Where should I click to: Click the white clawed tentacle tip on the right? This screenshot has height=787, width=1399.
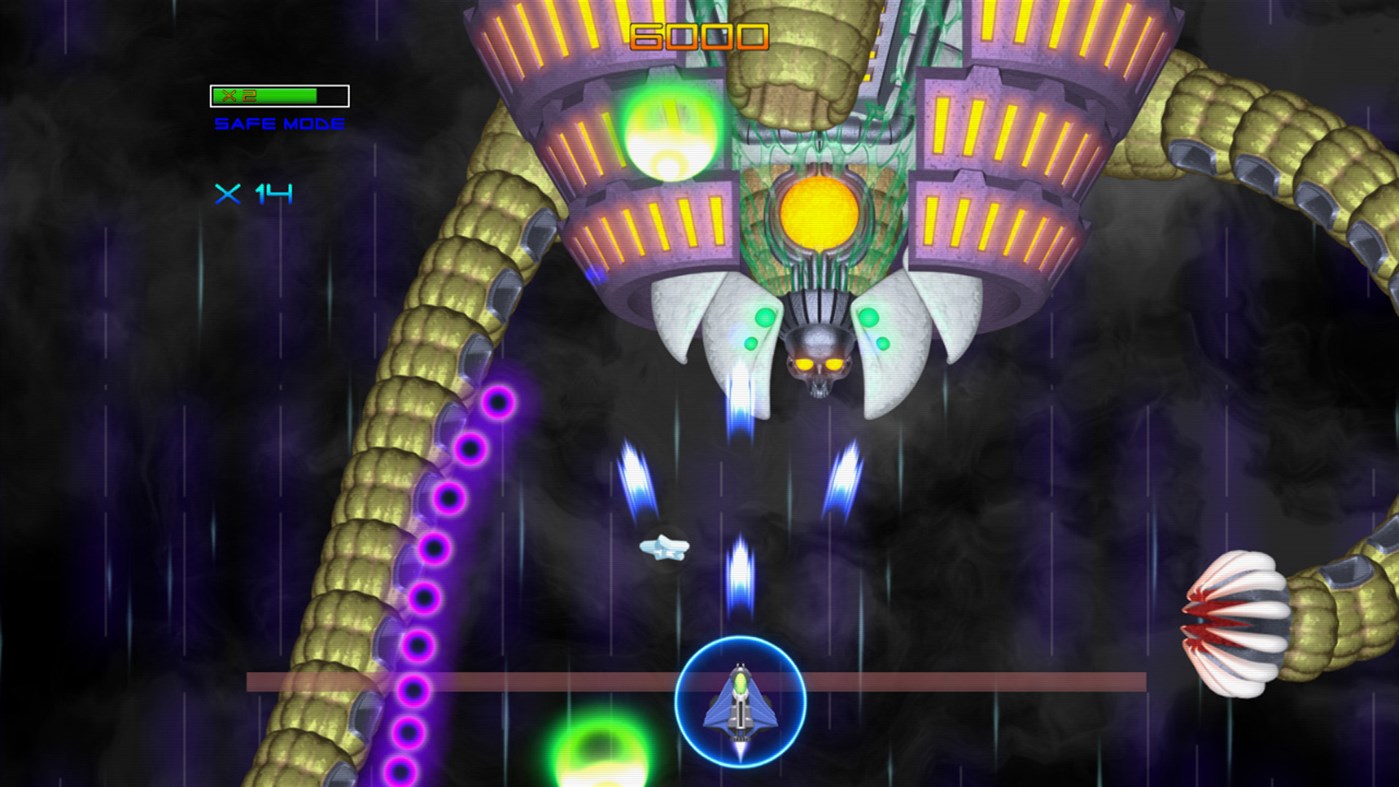pos(1237,625)
